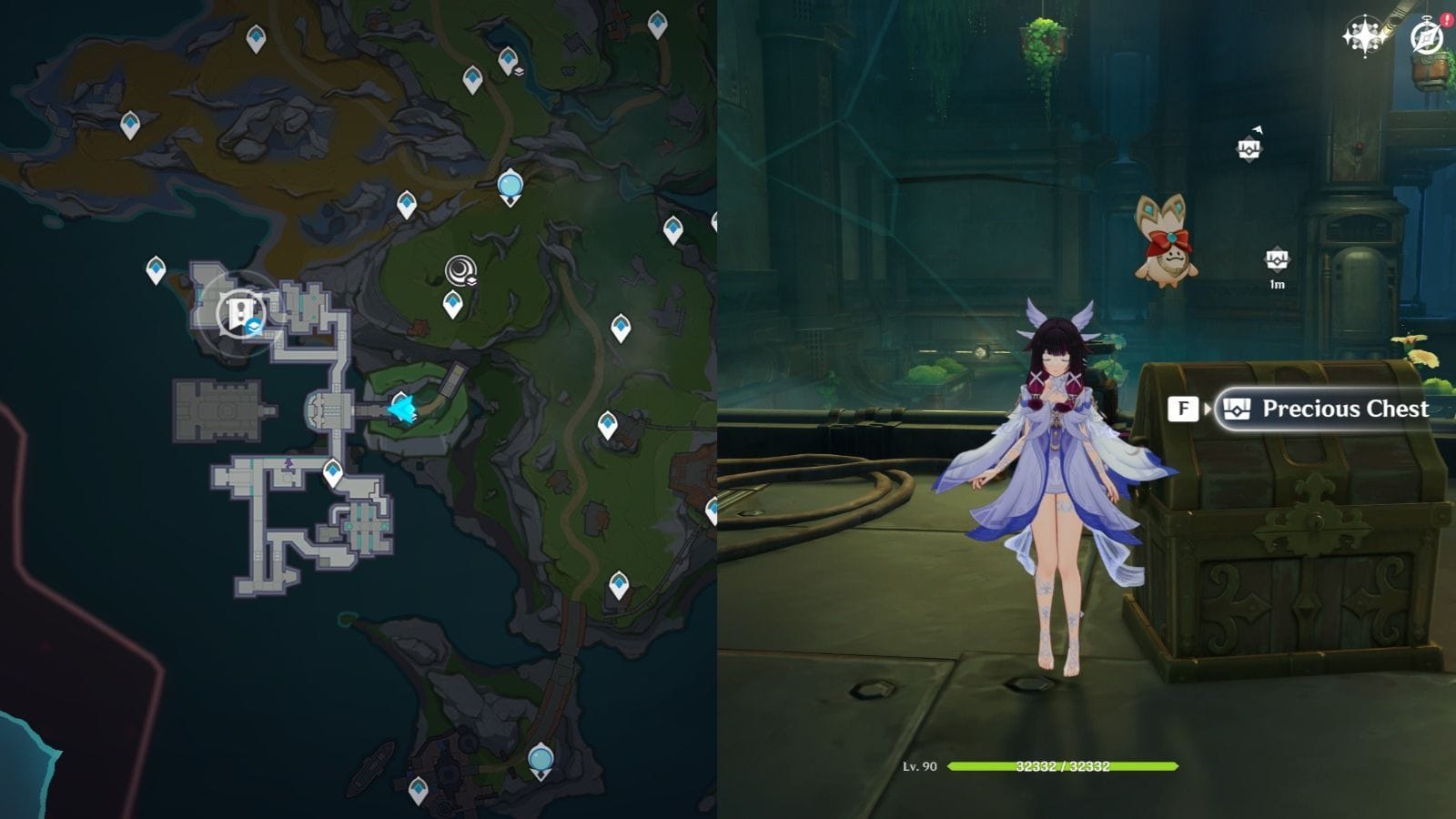This screenshot has width=1456, height=819.
Task: Open the Guide icon with the halo
Action: pyautogui.click(x=1425, y=38)
